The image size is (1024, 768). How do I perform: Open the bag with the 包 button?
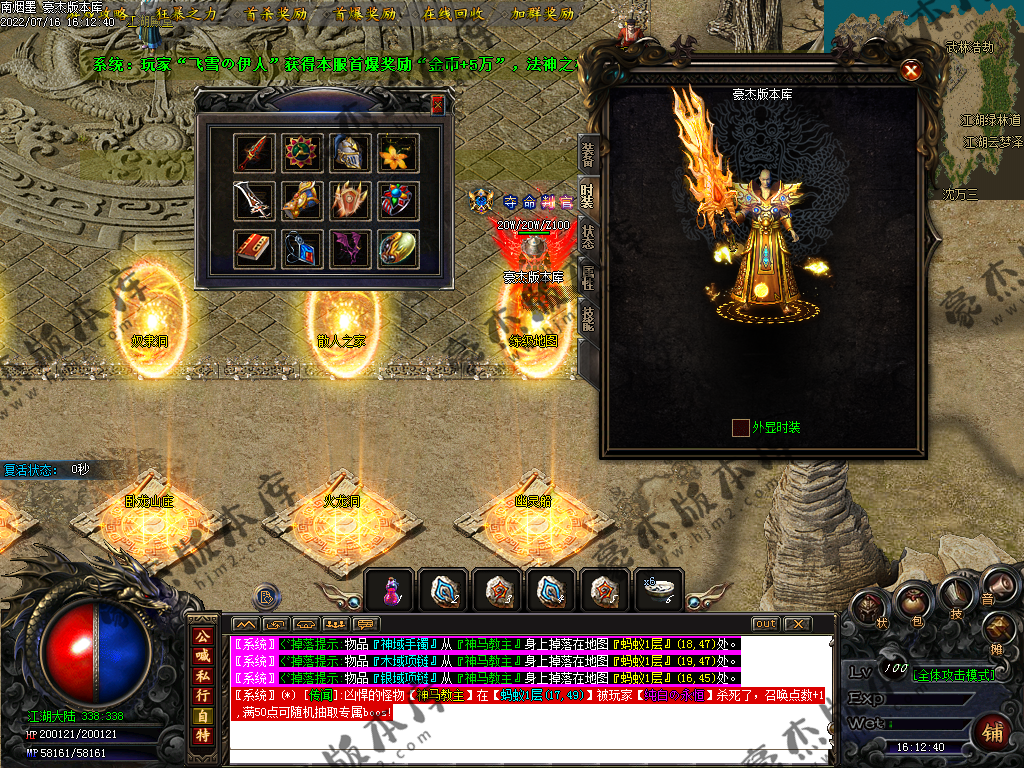click(x=912, y=601)
